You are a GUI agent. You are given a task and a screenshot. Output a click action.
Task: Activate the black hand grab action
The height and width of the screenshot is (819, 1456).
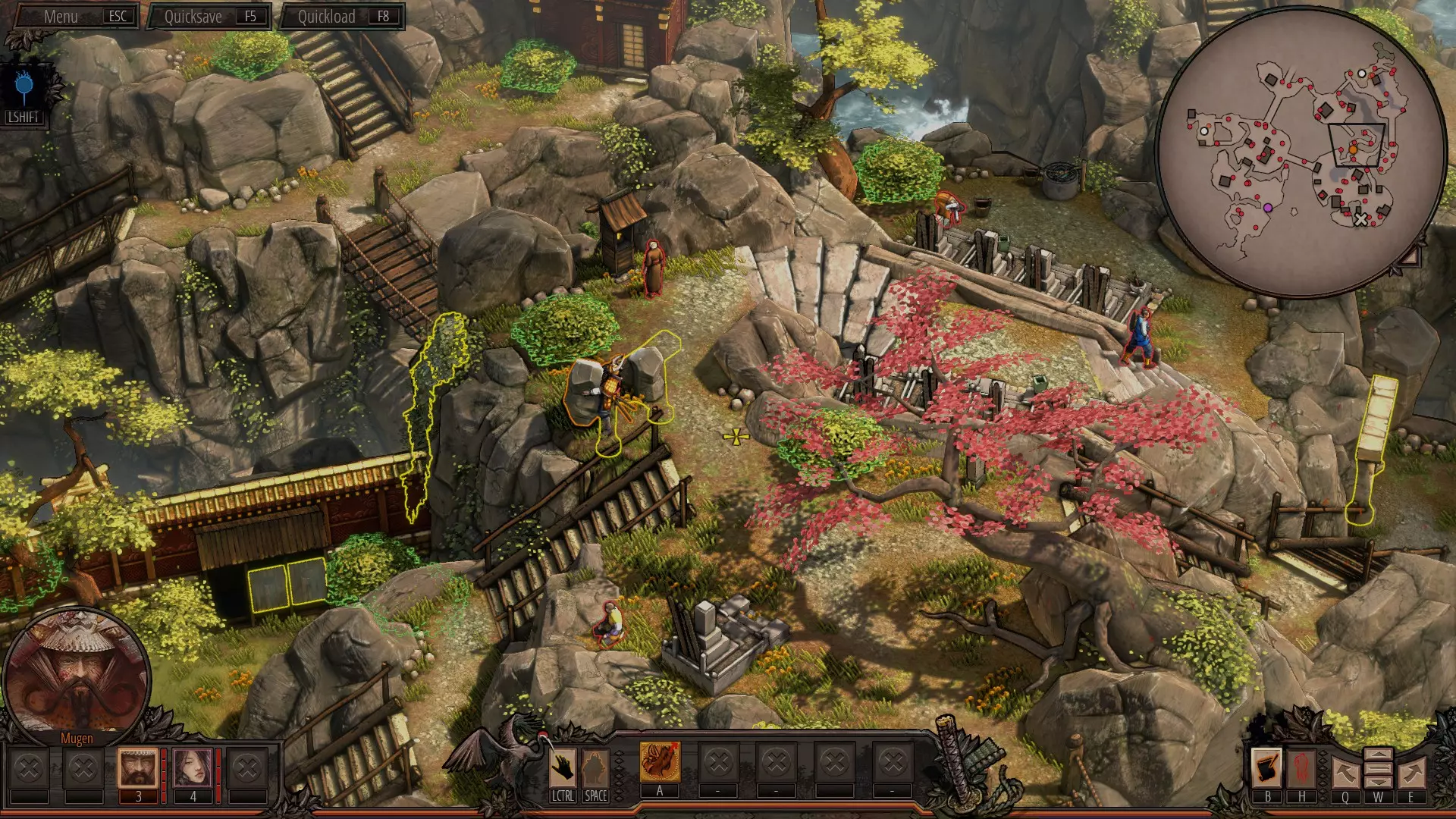(563, 767)
